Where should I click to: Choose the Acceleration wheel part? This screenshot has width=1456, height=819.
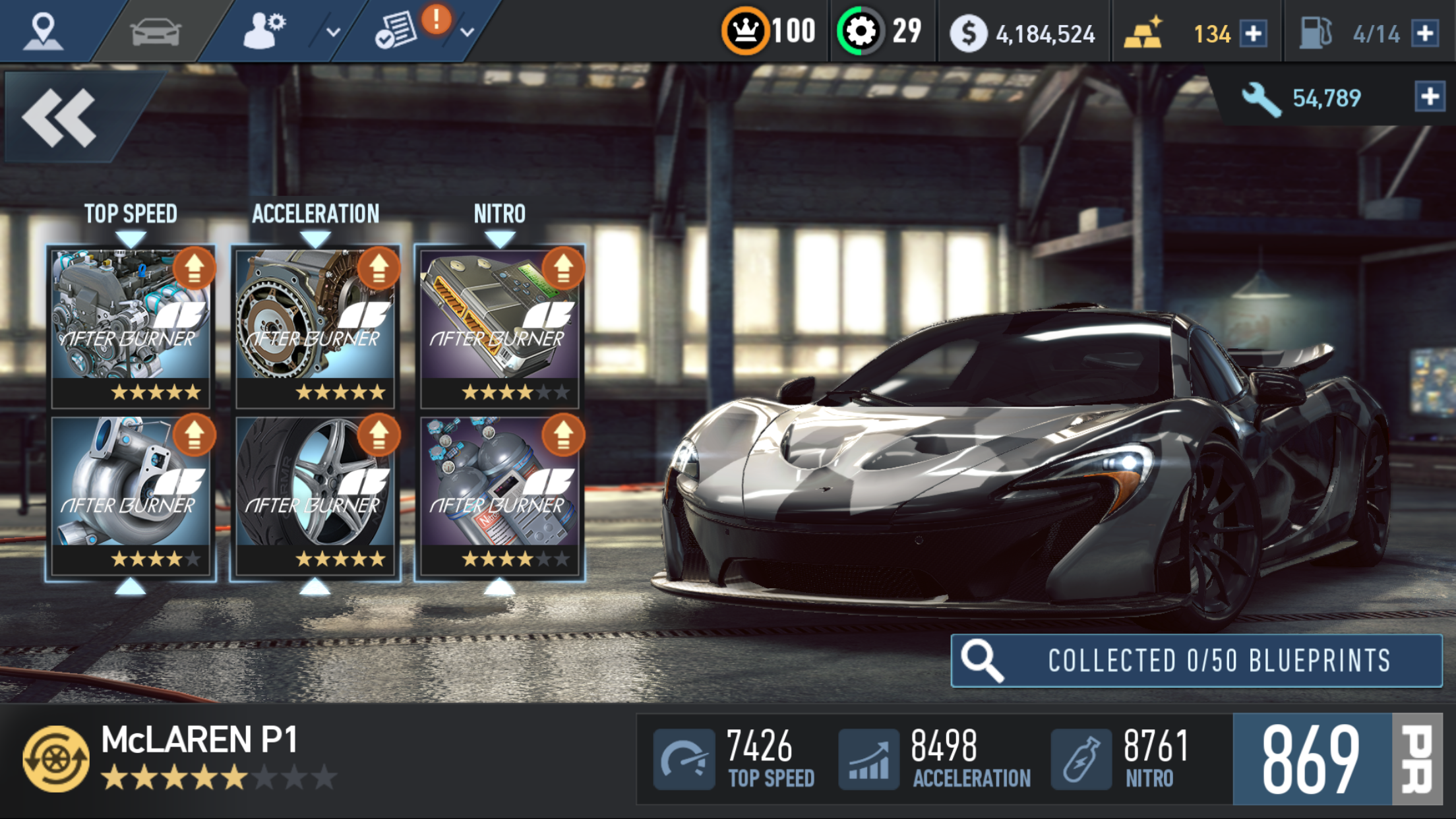tap(315, 495)
